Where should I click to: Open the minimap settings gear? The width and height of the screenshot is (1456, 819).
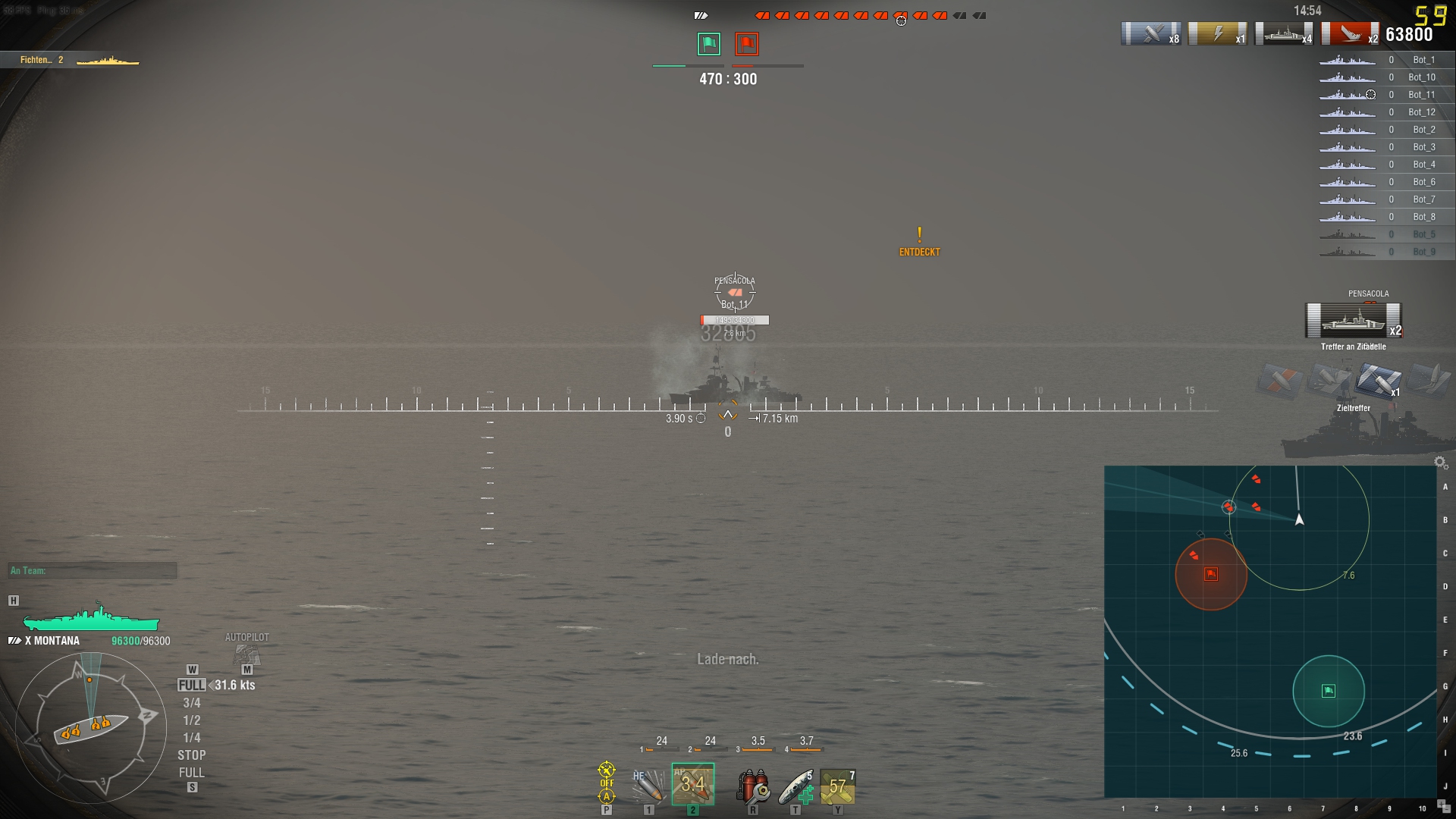pos(1439,460)
